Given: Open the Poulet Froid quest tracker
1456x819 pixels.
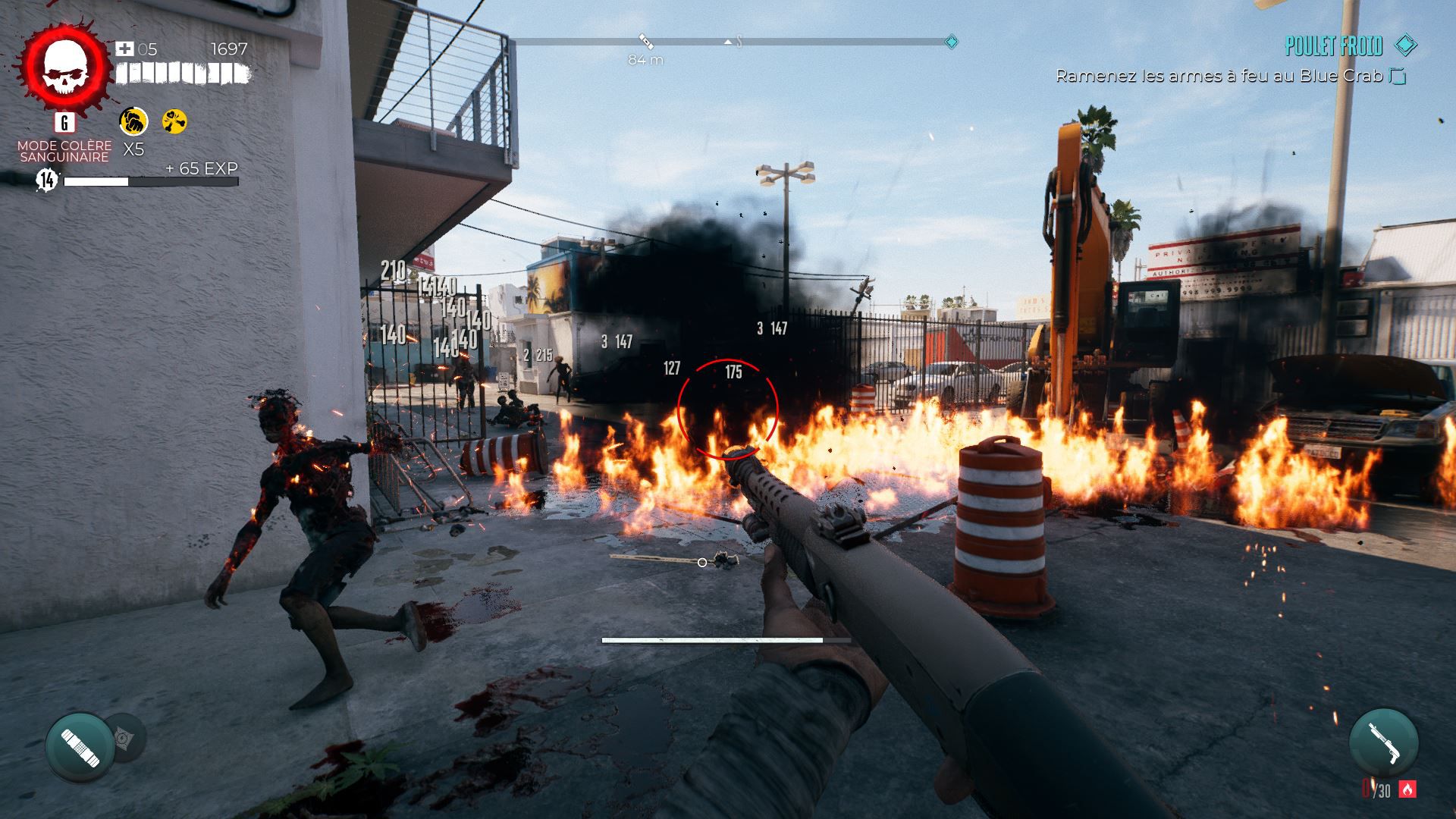Looking at the screenshot, I should point(1333,47).
